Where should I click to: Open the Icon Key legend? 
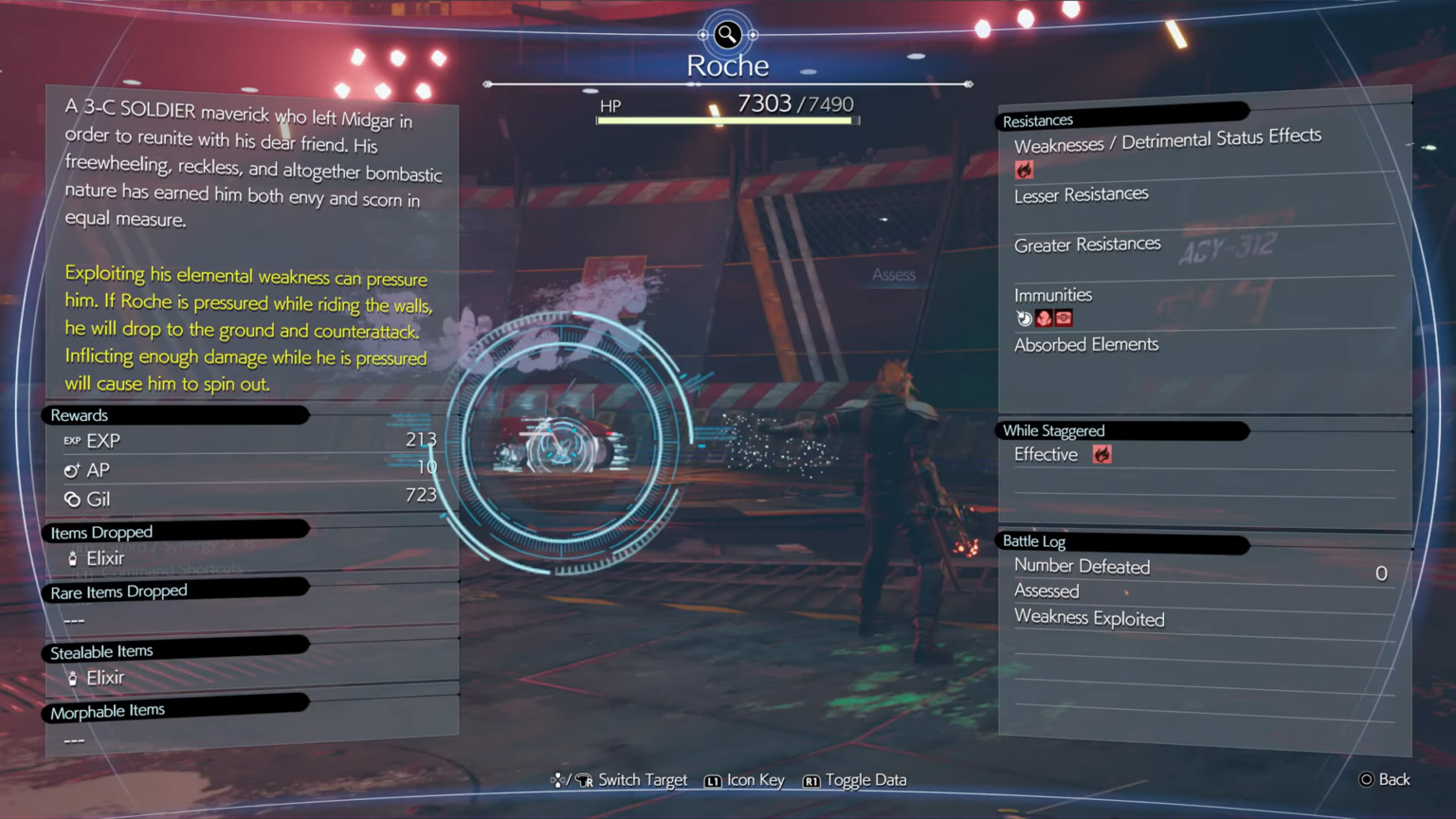click(x=745, y=780)
